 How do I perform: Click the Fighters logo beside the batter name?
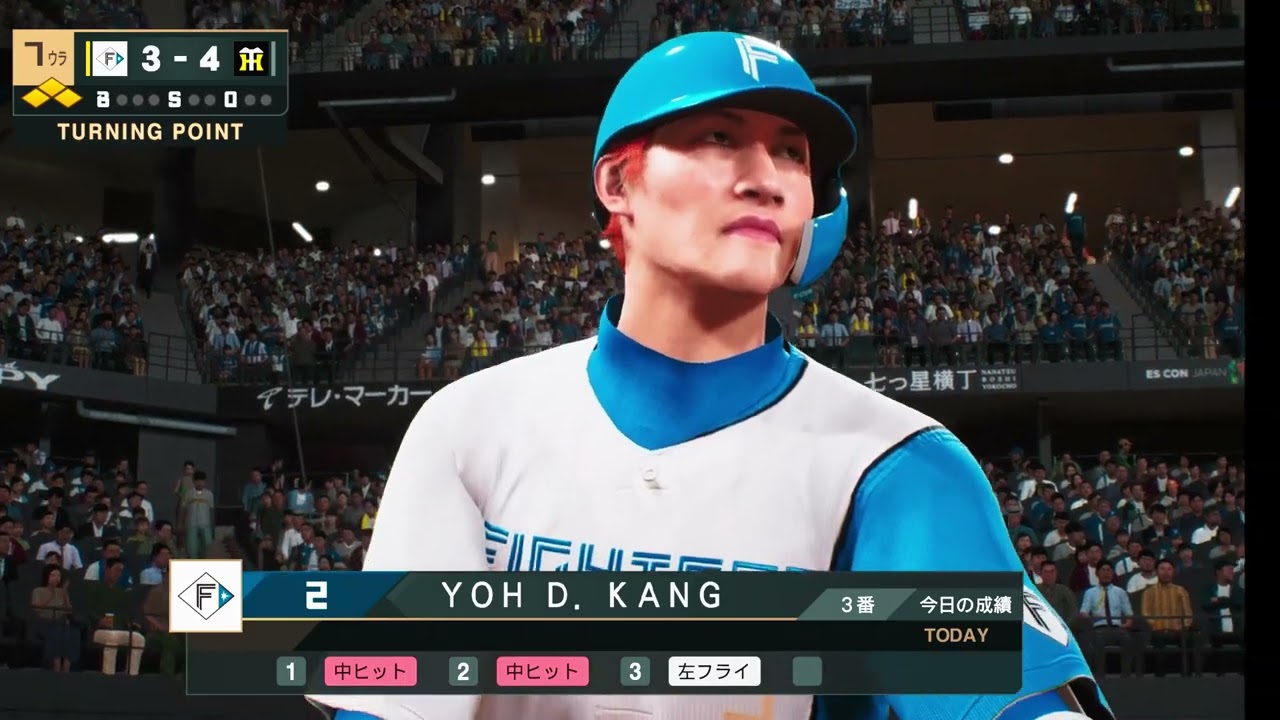[205, 596]
